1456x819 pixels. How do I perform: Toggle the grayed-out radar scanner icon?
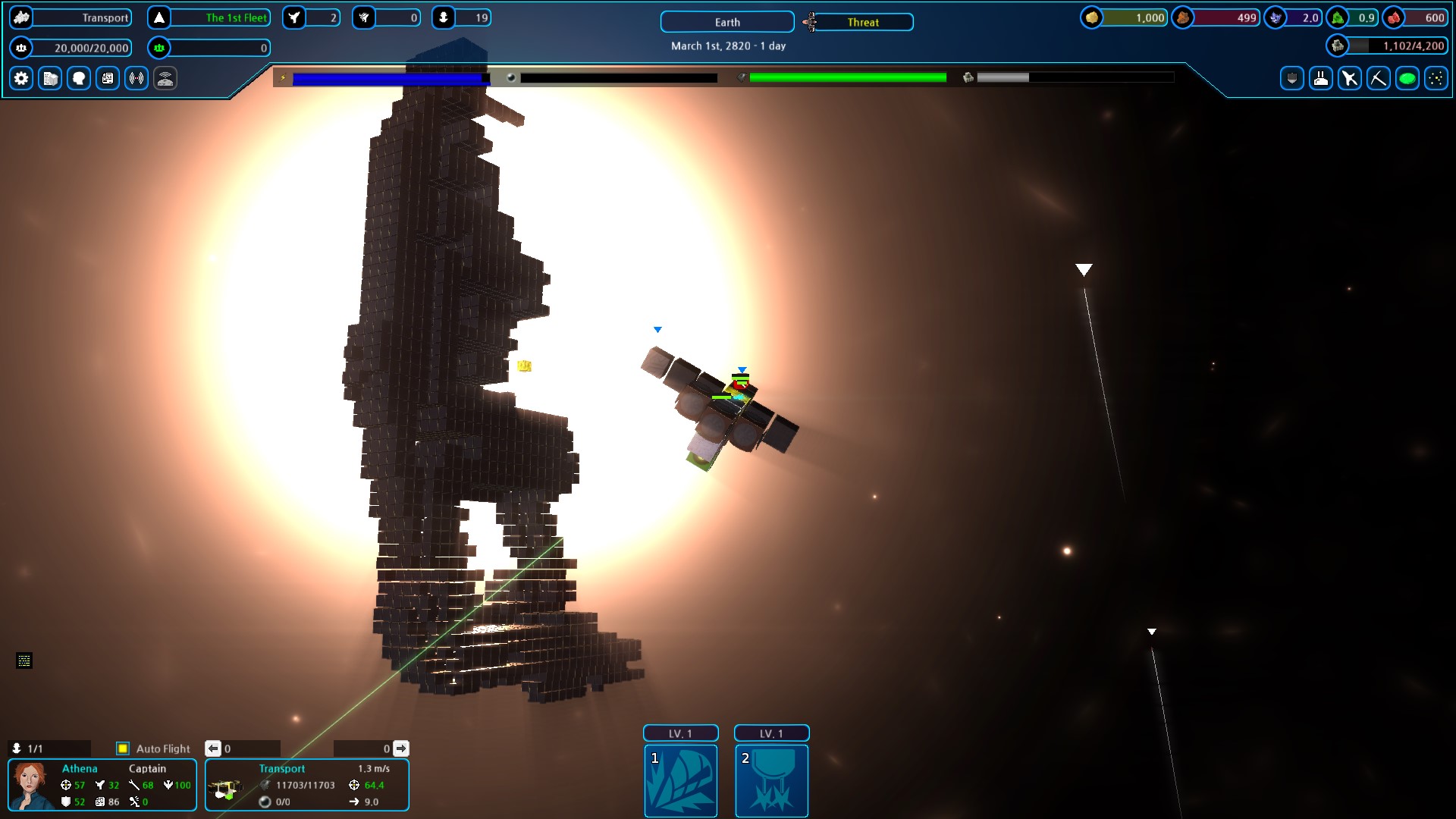(x=165, y=78)
